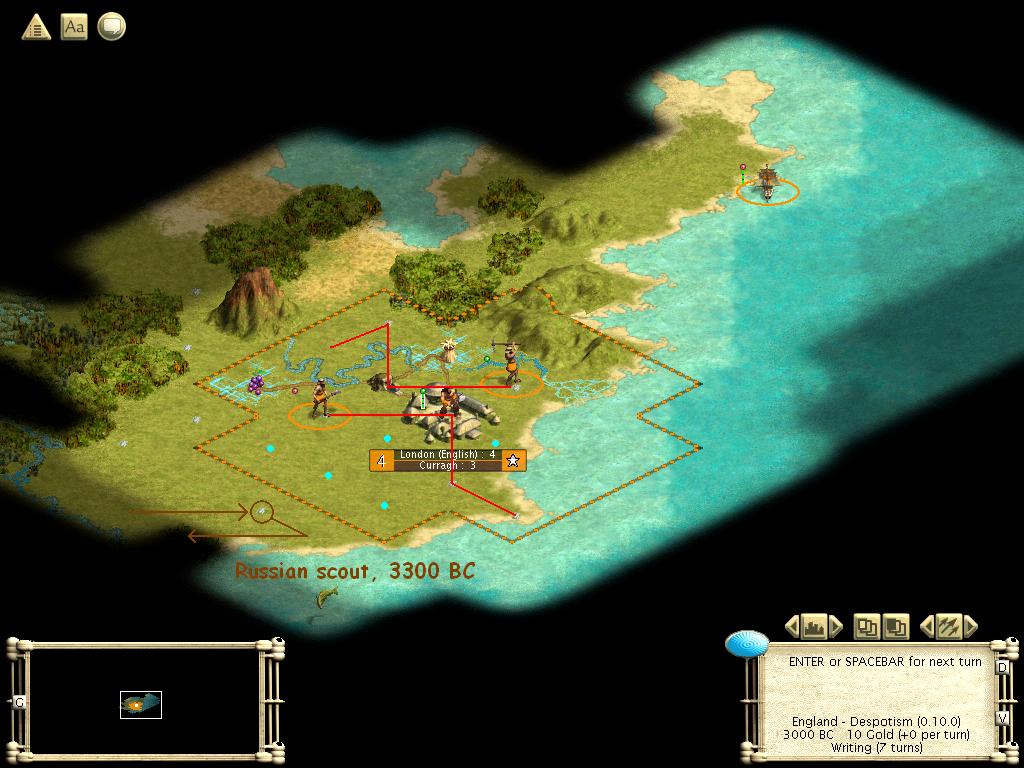
Task: Click the overlapping outlined squares button
Action: [866, 627]
